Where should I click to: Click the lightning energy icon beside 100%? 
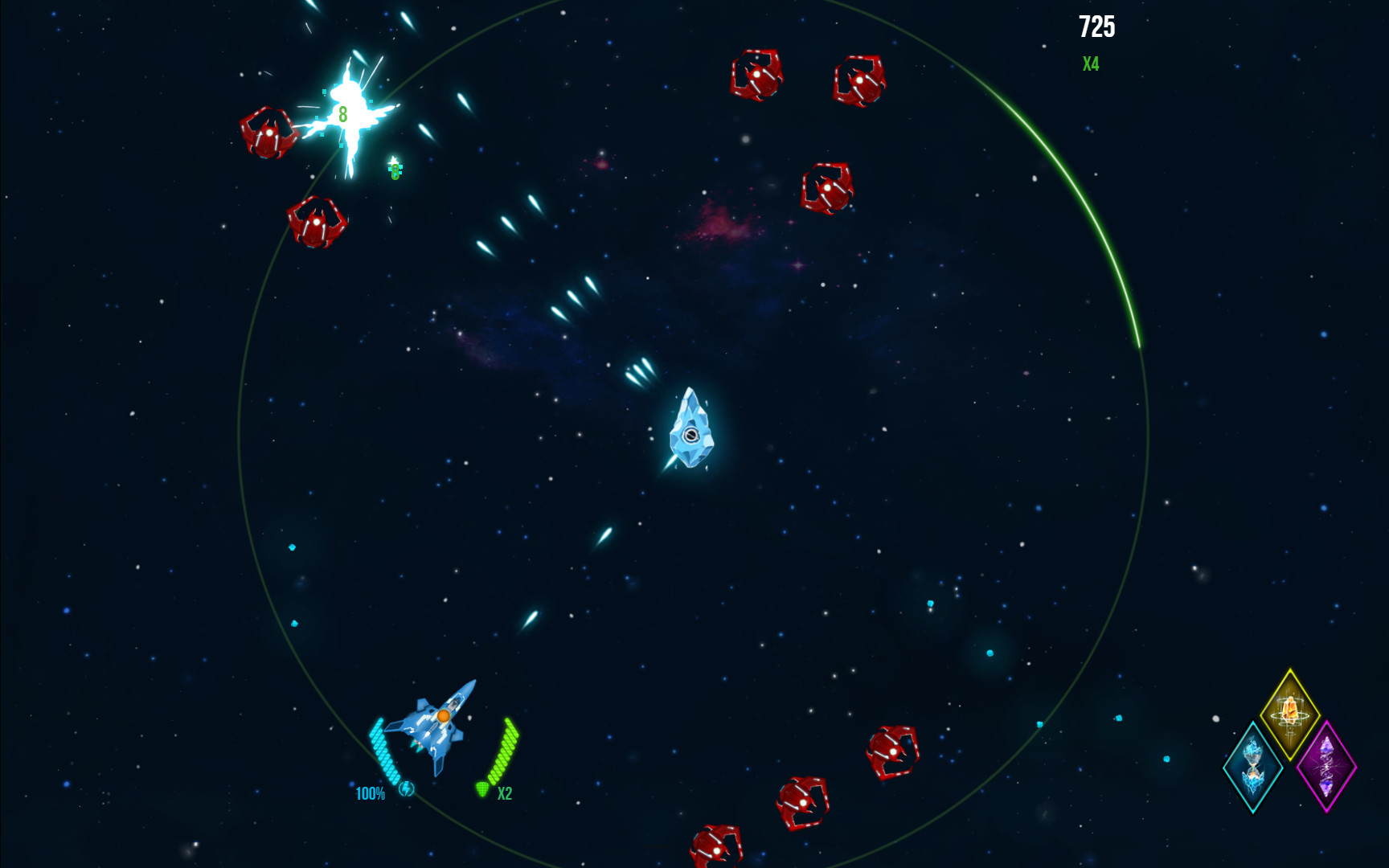coord(406,790)
